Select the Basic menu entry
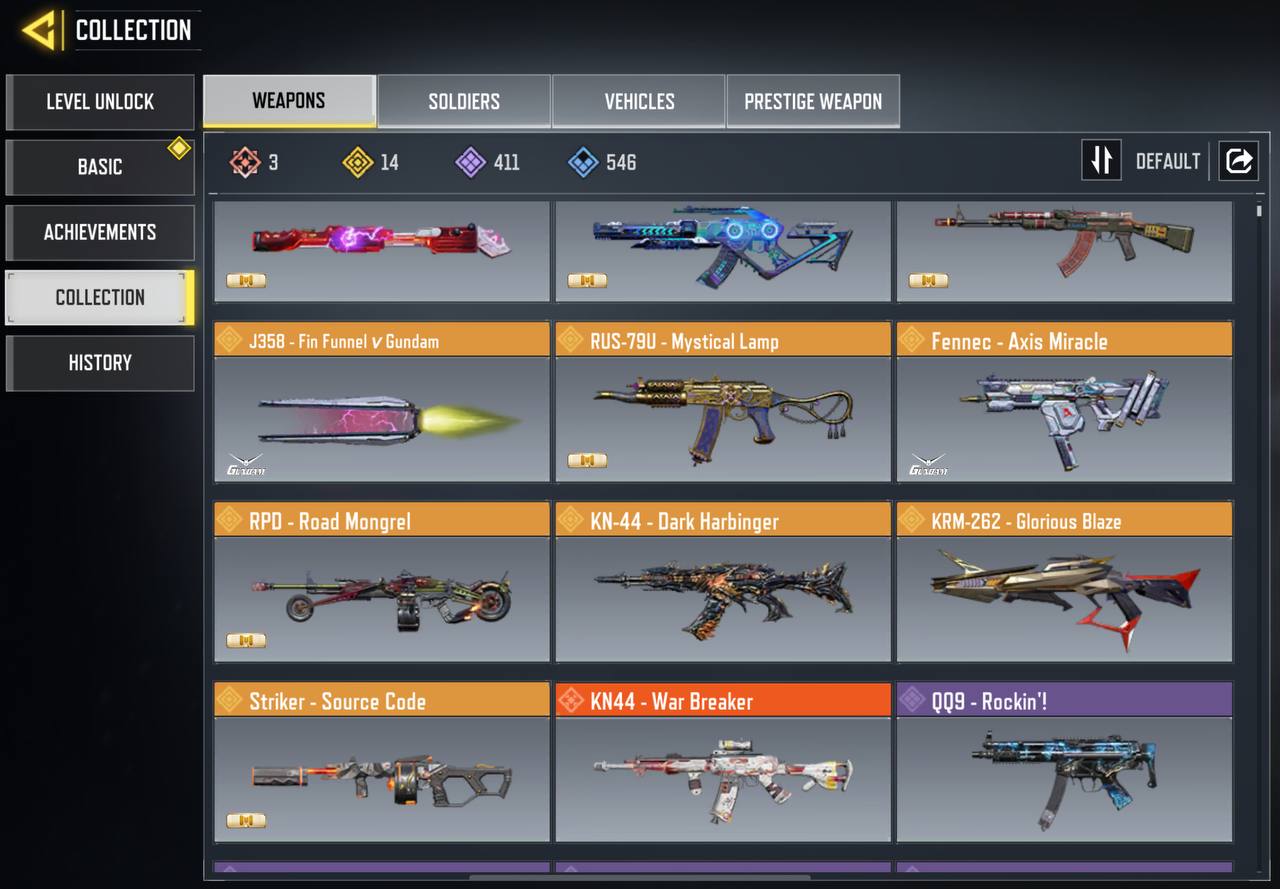The image size is (1280, 889). 100,167
